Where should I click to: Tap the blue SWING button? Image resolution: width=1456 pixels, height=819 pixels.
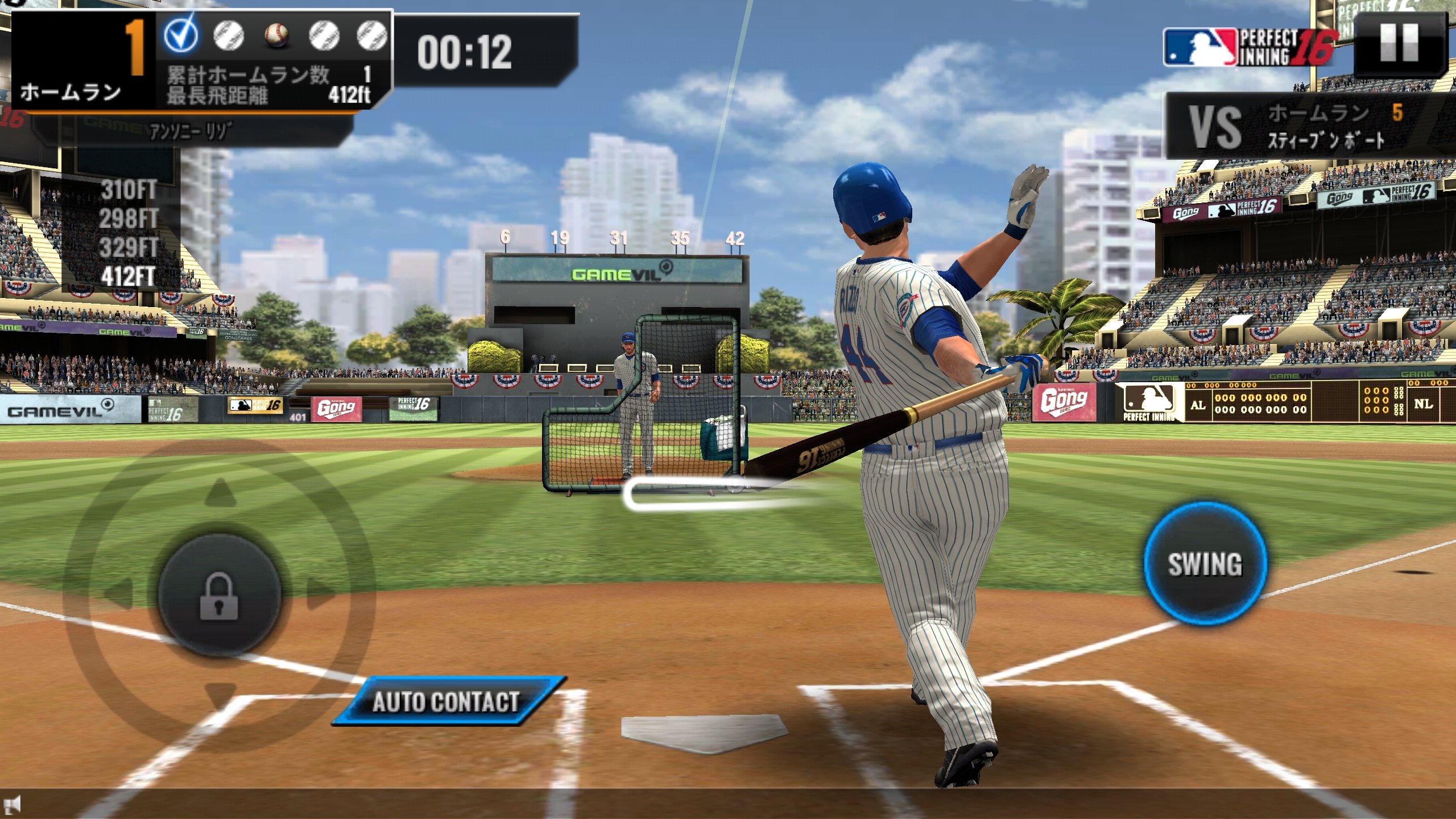pyautogui.click(x=1205, y=564)
